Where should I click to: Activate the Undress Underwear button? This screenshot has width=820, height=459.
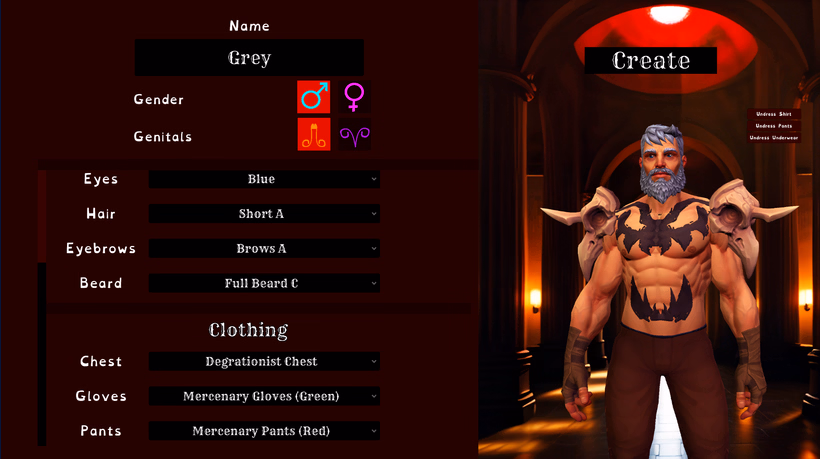click(x=774, y=138)
